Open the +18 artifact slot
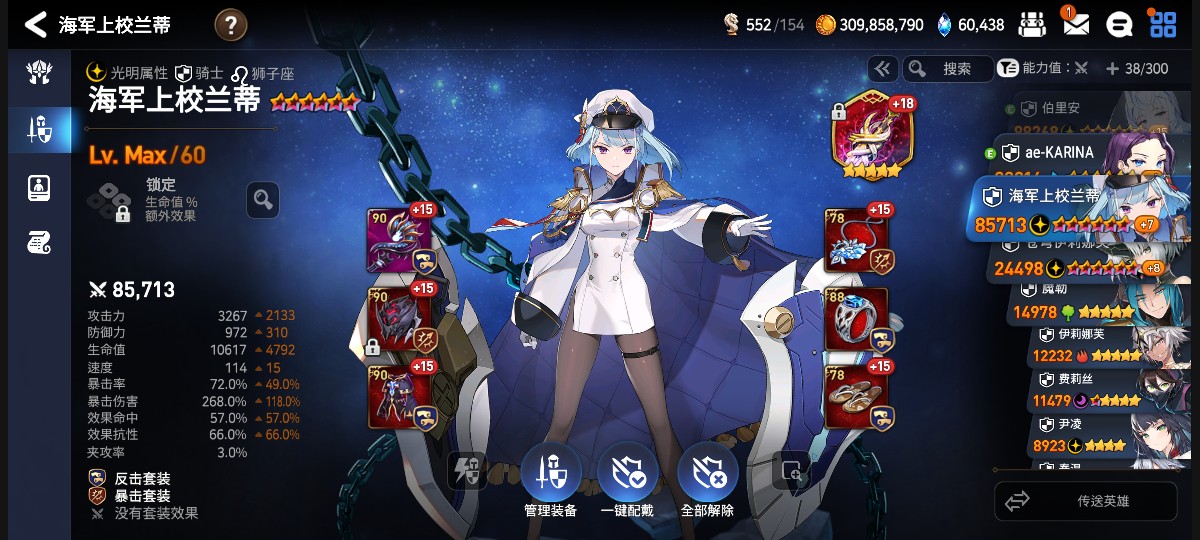 click(x=868, y=133)
